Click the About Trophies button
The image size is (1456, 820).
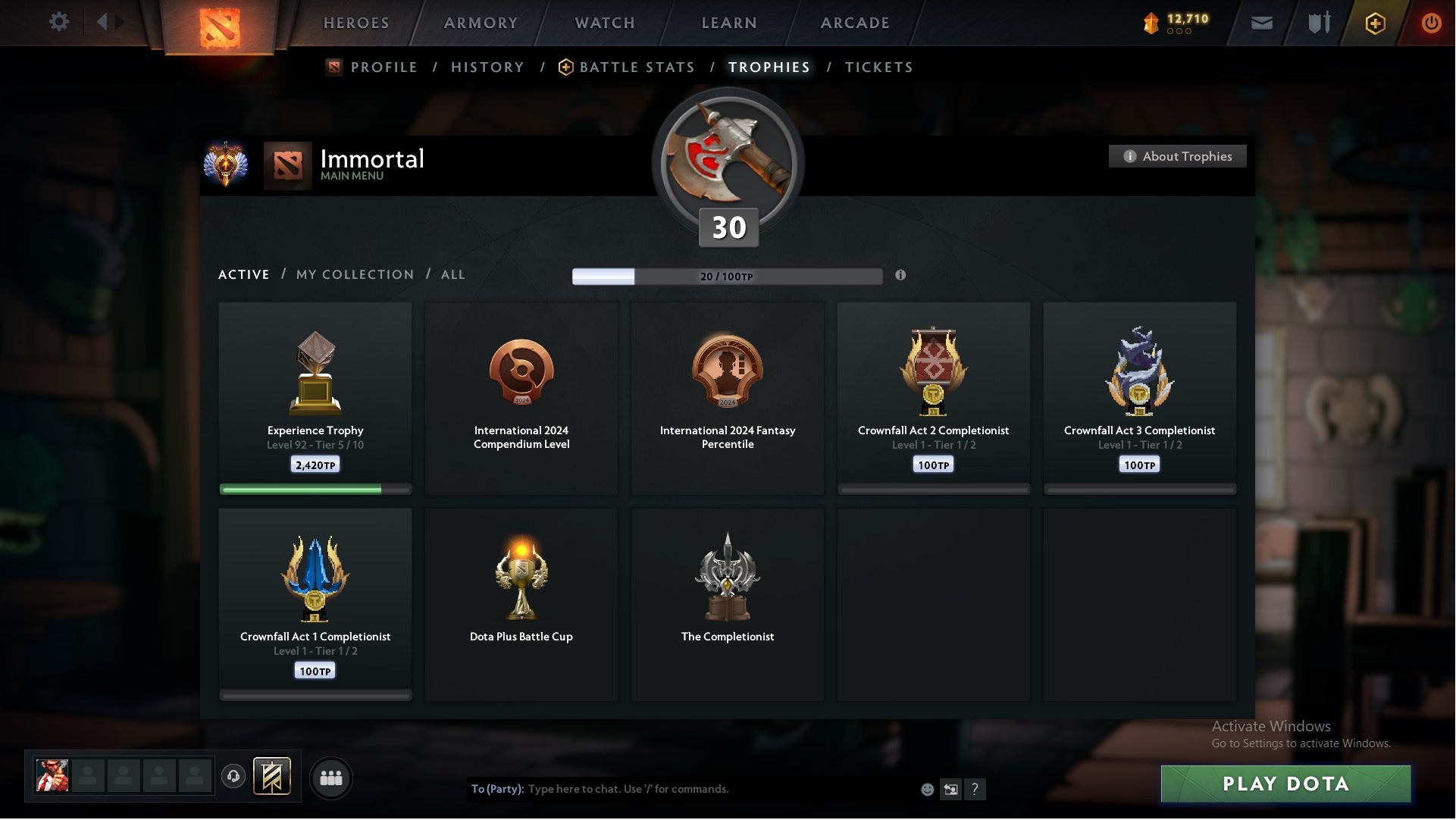(1177, 156)
